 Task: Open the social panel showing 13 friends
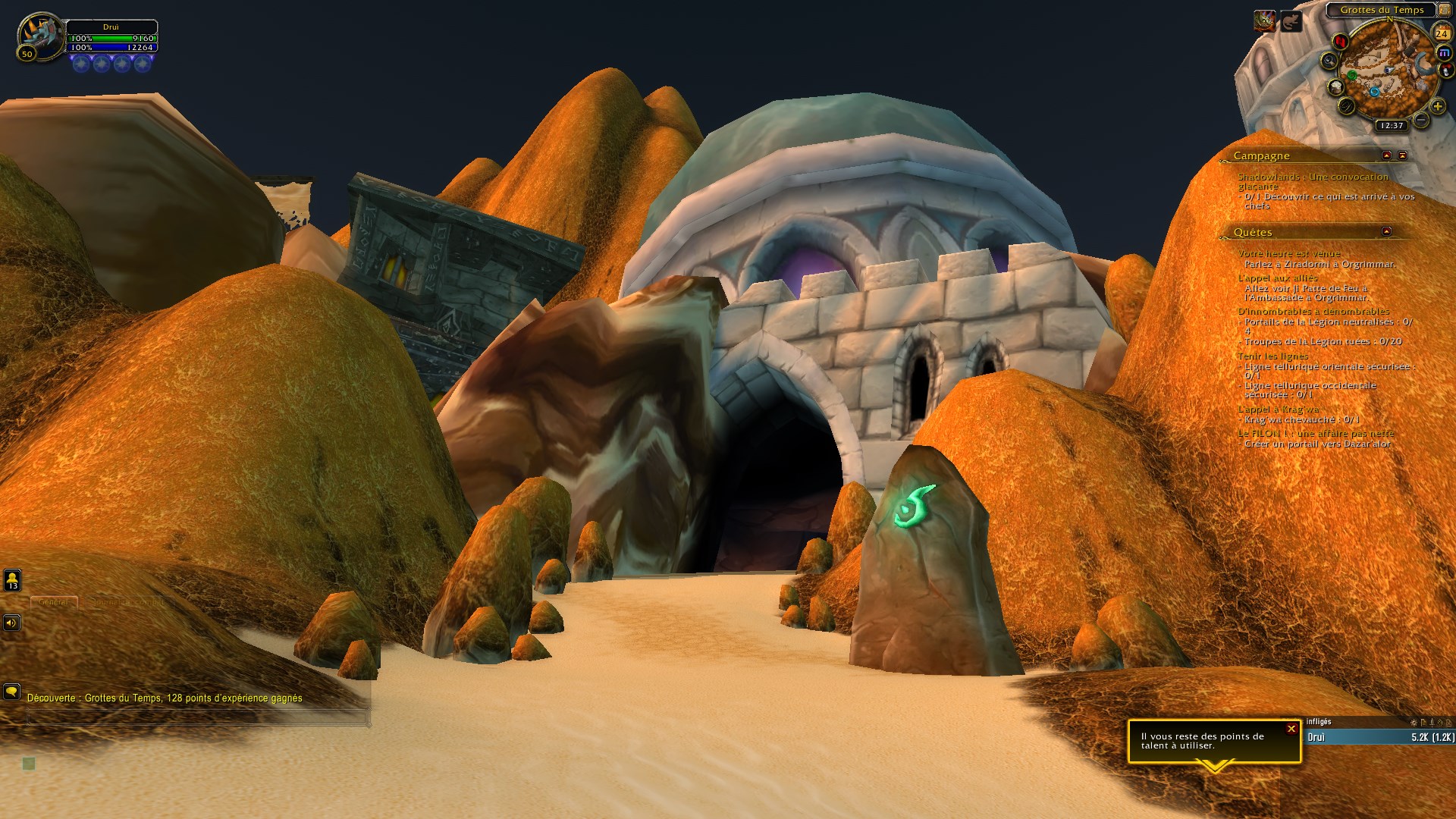(11, 580)
